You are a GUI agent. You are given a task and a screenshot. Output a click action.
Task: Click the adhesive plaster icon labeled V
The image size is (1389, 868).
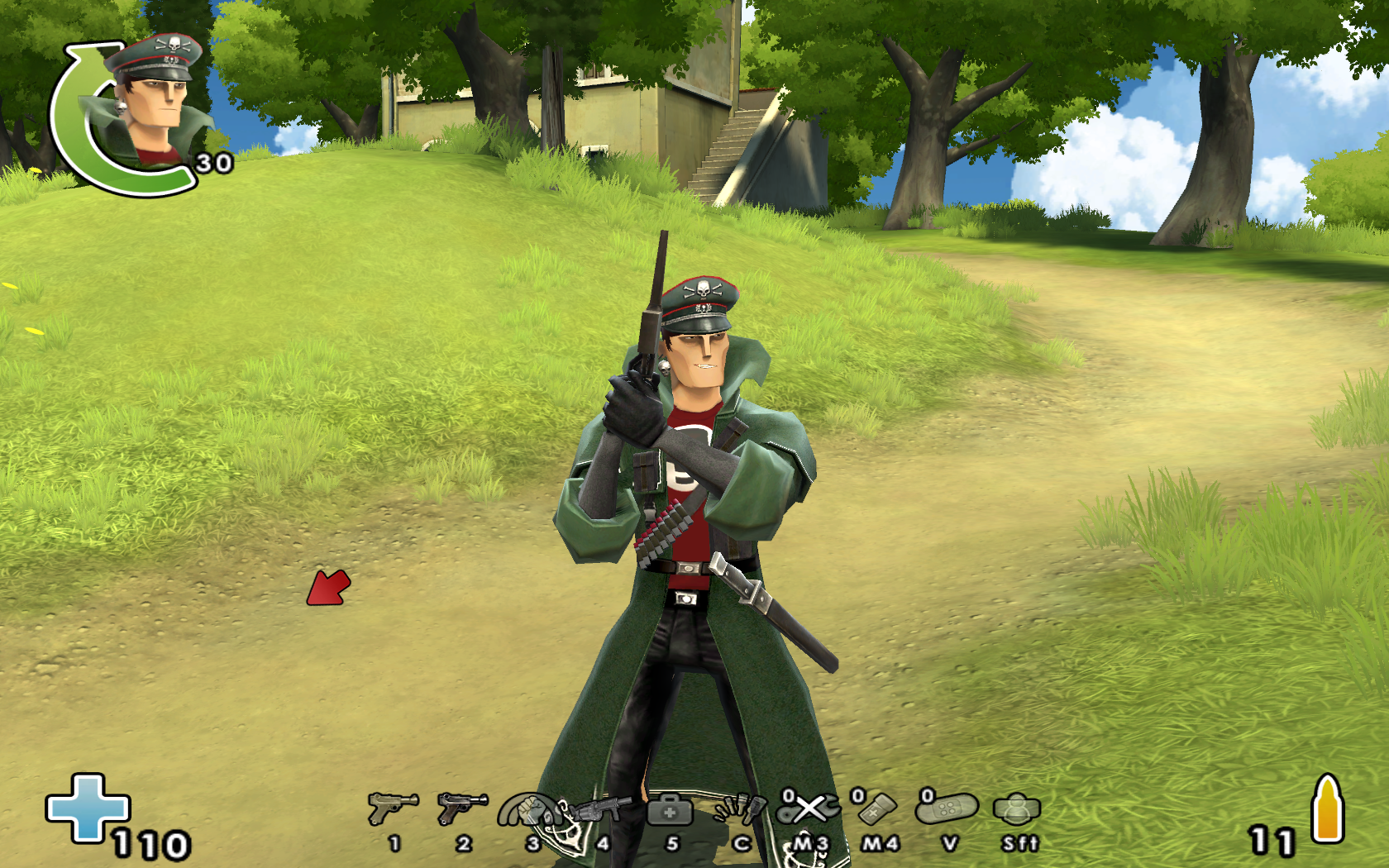pos(948,808)
